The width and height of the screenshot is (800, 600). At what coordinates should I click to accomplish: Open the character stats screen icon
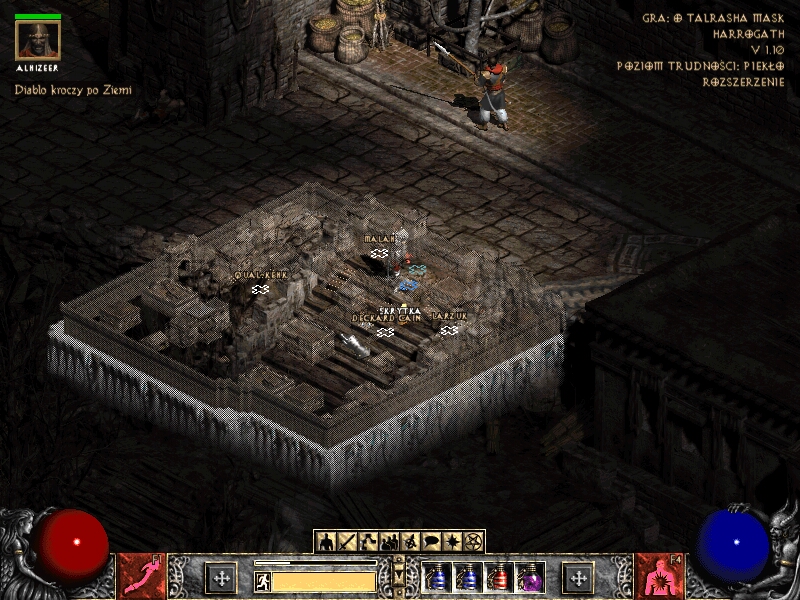tap(325, 542)
